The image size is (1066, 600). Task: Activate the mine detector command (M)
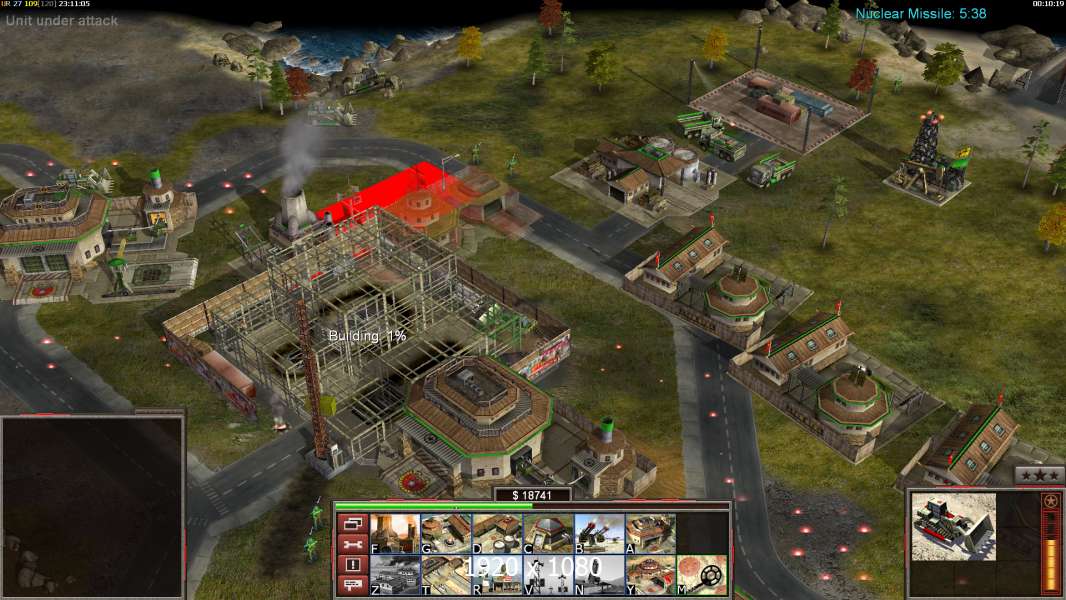[x=701, y=575]
